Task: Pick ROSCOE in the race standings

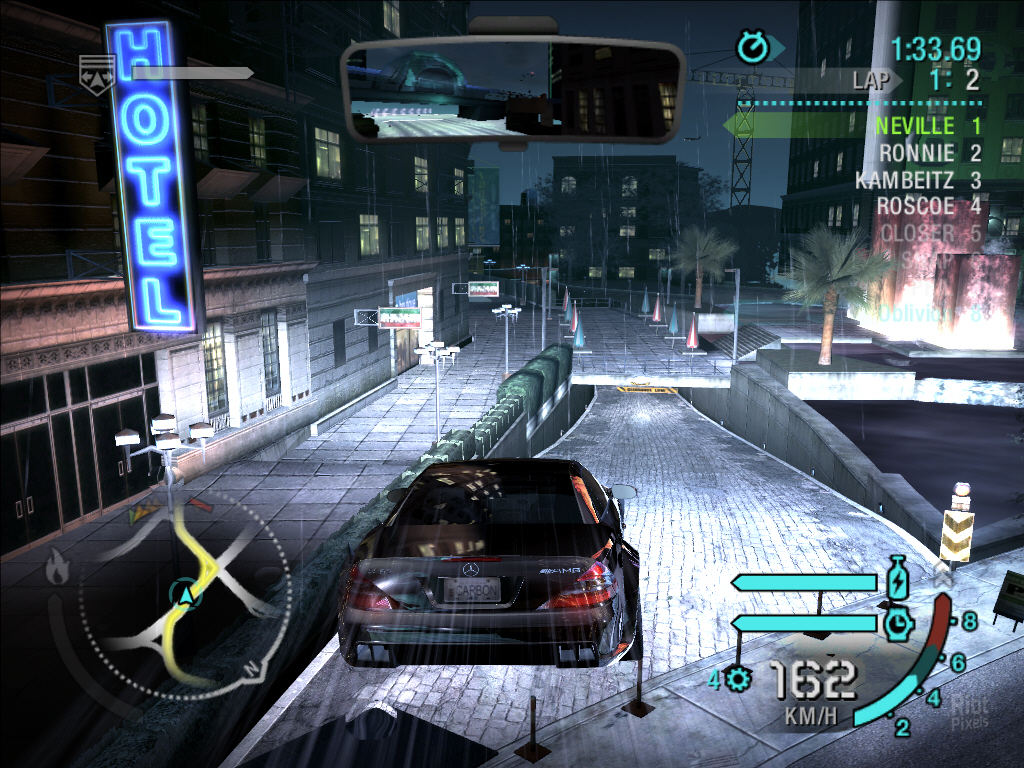Action: click(916, 206)
